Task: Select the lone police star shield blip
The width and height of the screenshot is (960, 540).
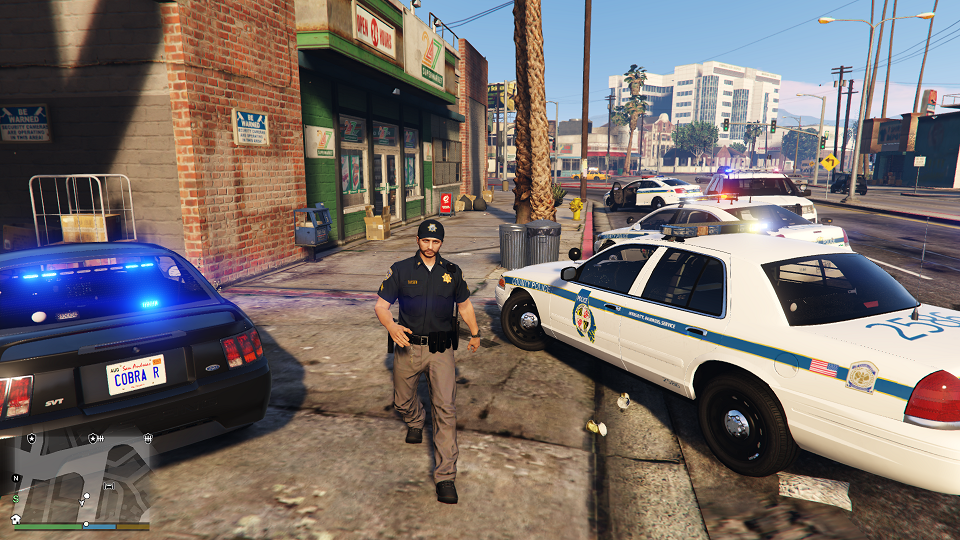Action: click(32, 438)
